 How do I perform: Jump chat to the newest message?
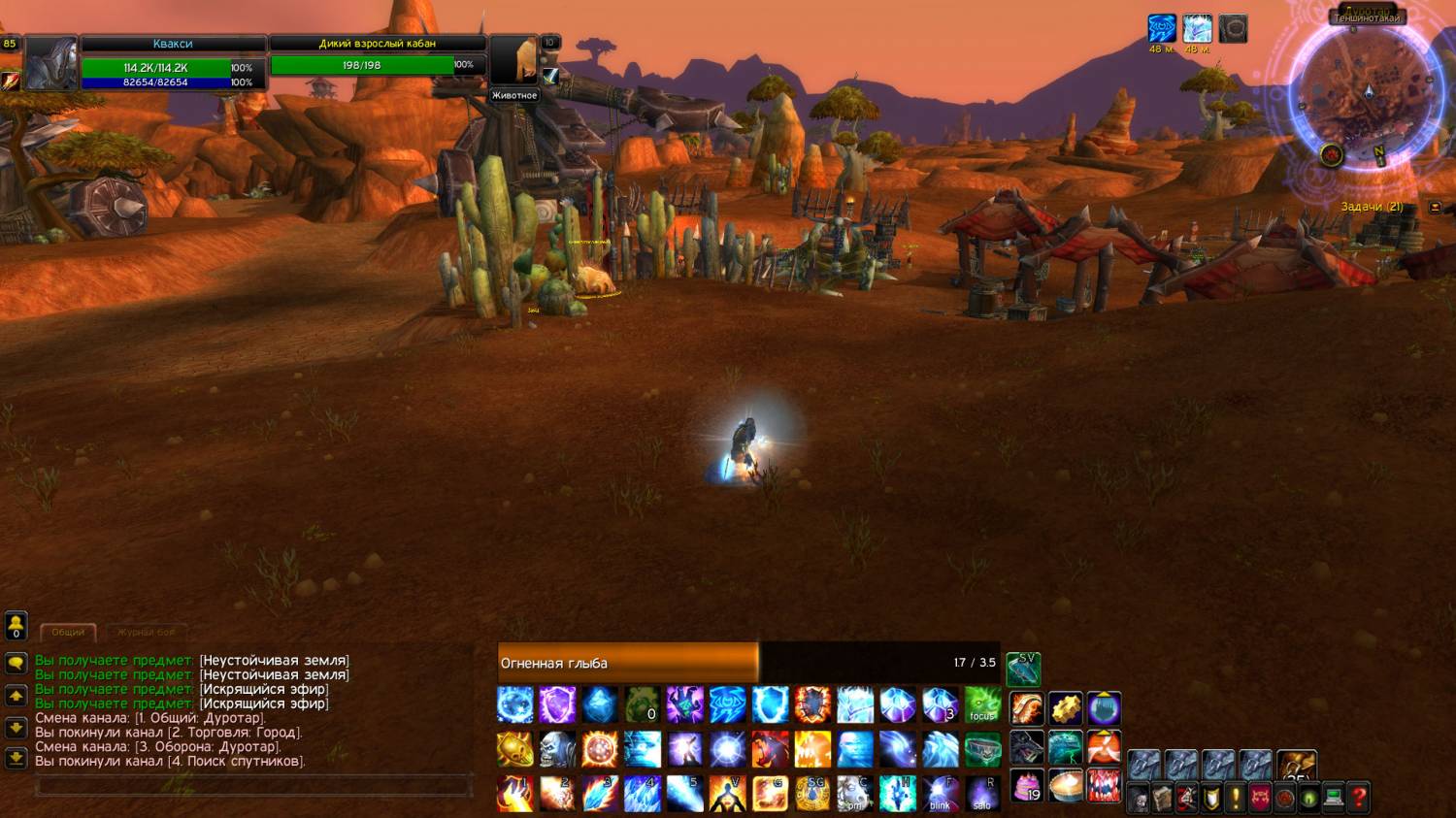click(x=16, y=758)
